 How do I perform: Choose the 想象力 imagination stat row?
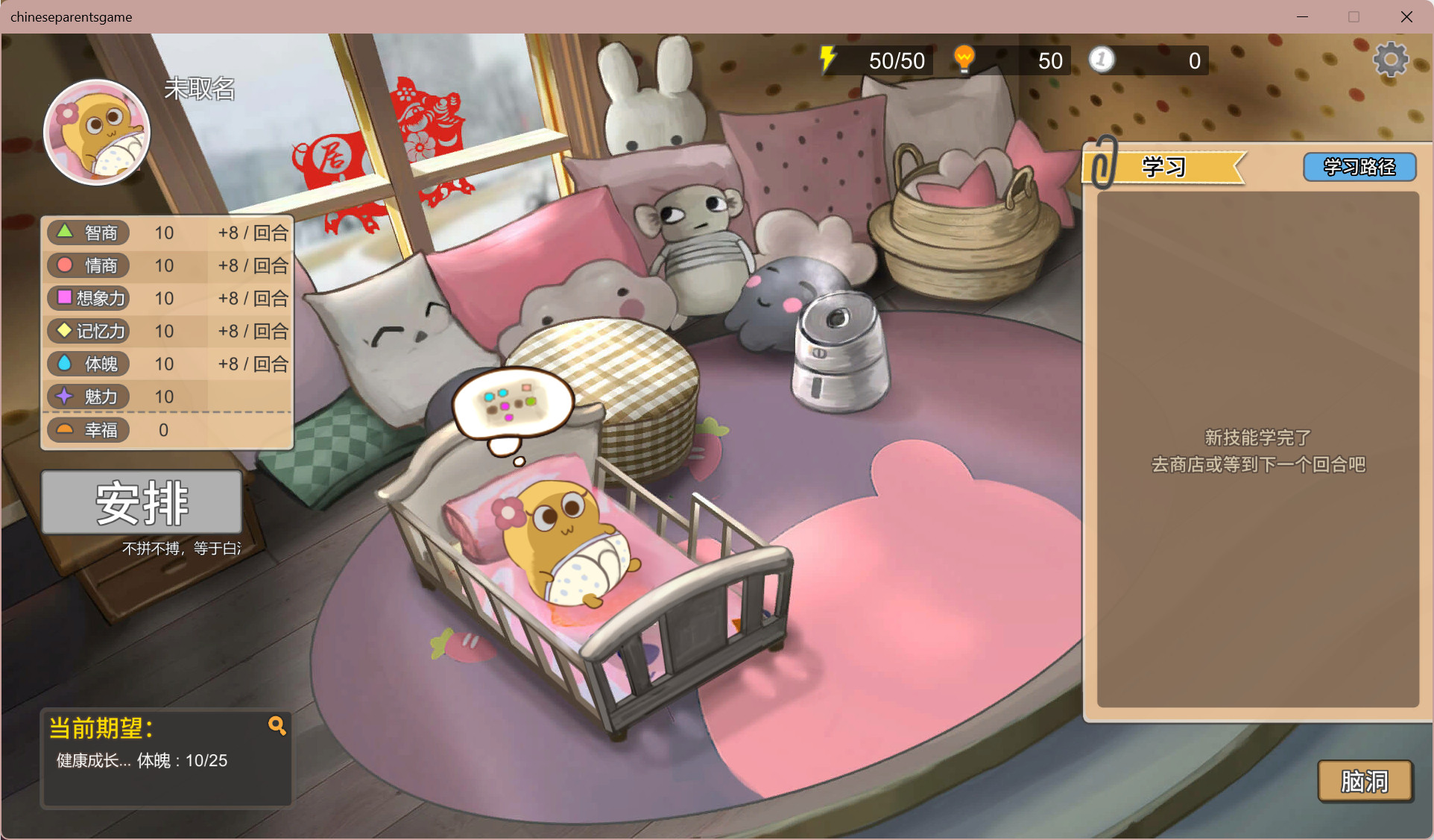tap(167, 299)
